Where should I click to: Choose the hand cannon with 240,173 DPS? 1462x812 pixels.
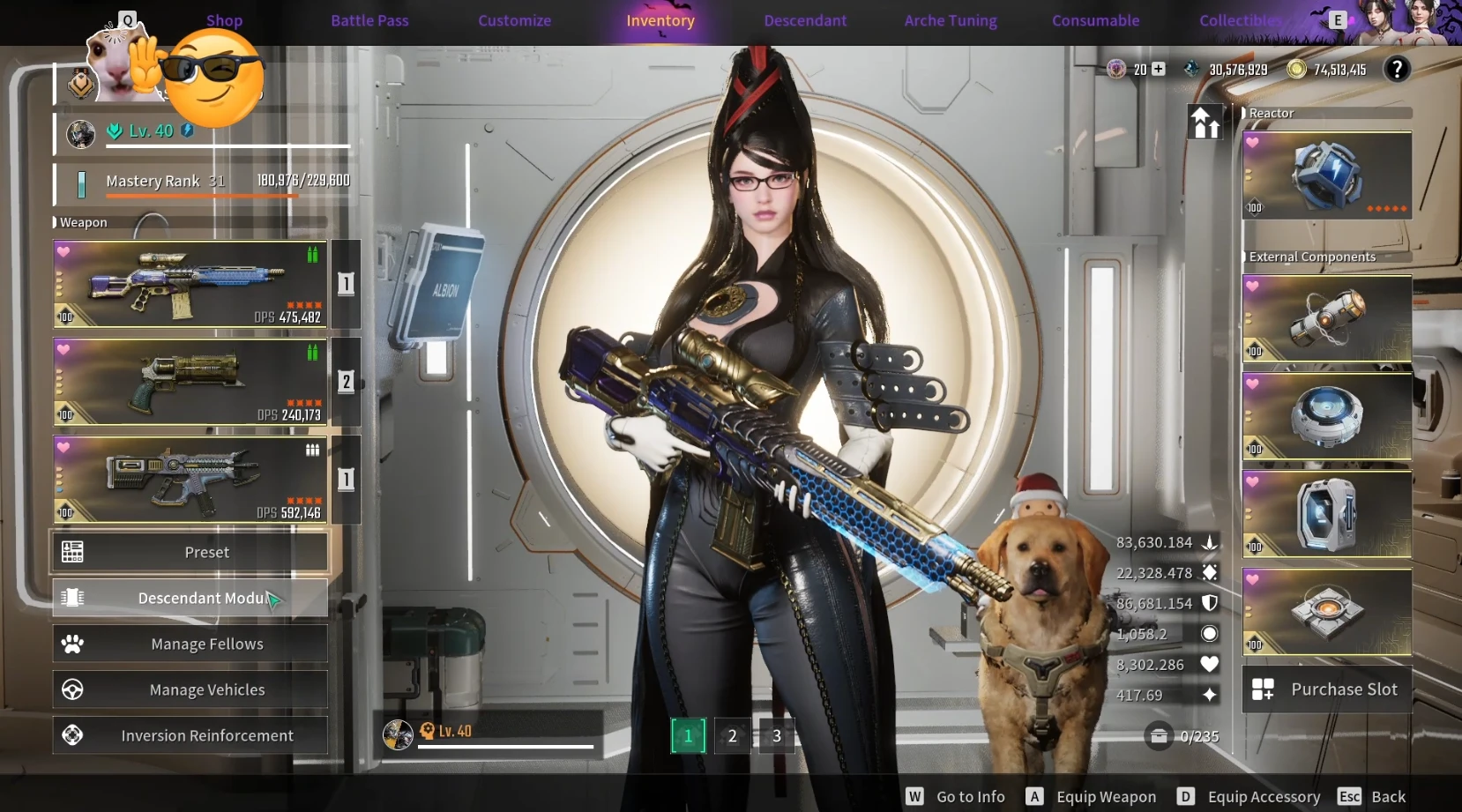190,382
